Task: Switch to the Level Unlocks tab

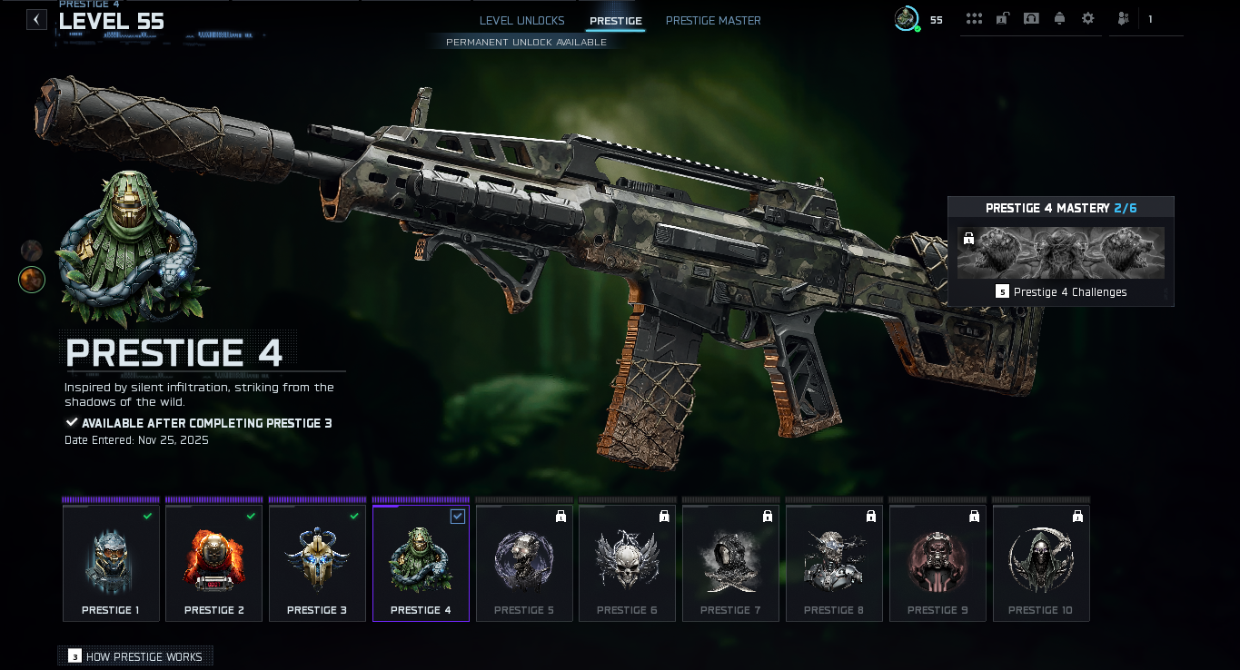Action: point(522,21)
